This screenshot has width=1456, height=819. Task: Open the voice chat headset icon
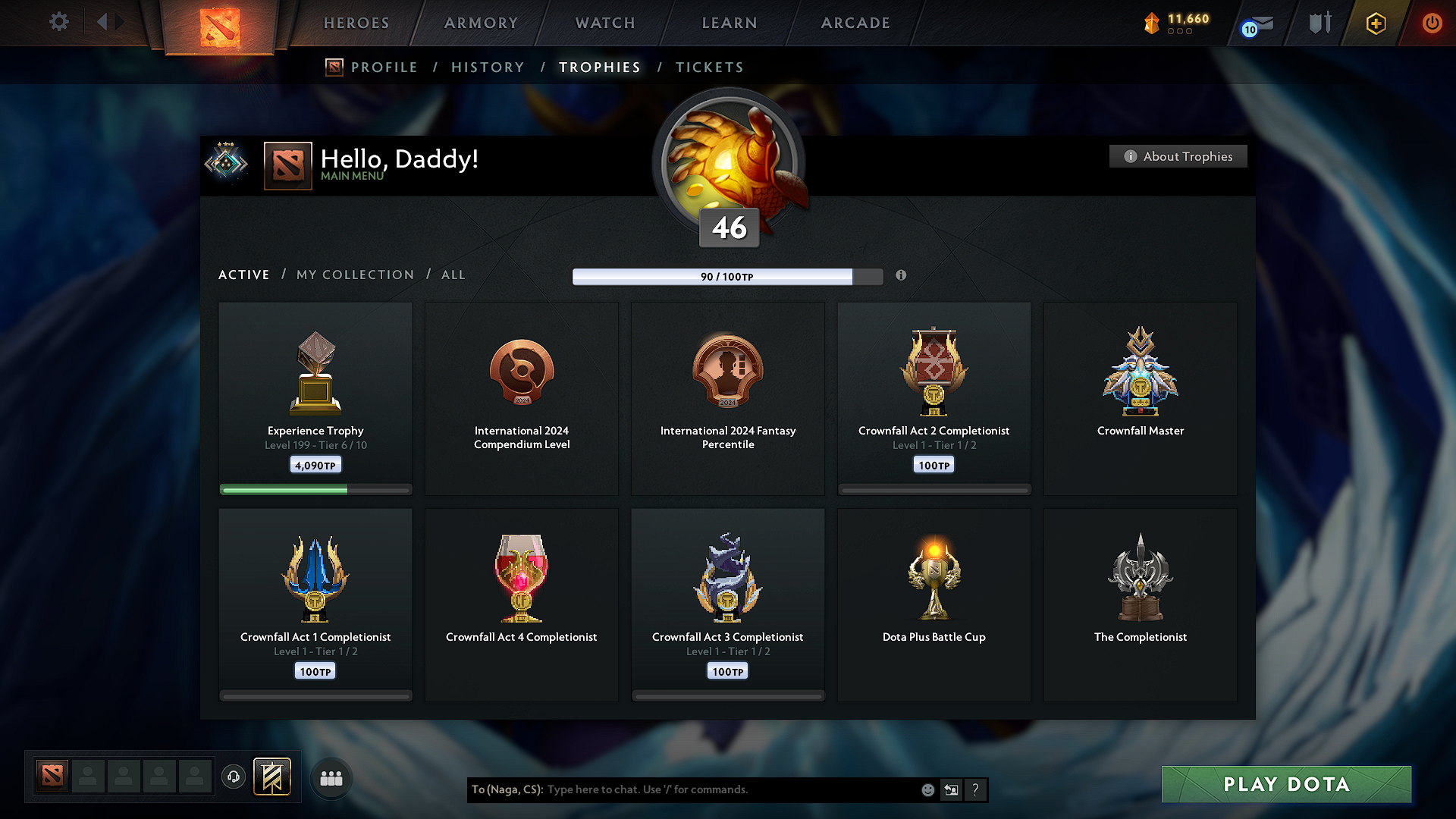(x=234, y=776)
